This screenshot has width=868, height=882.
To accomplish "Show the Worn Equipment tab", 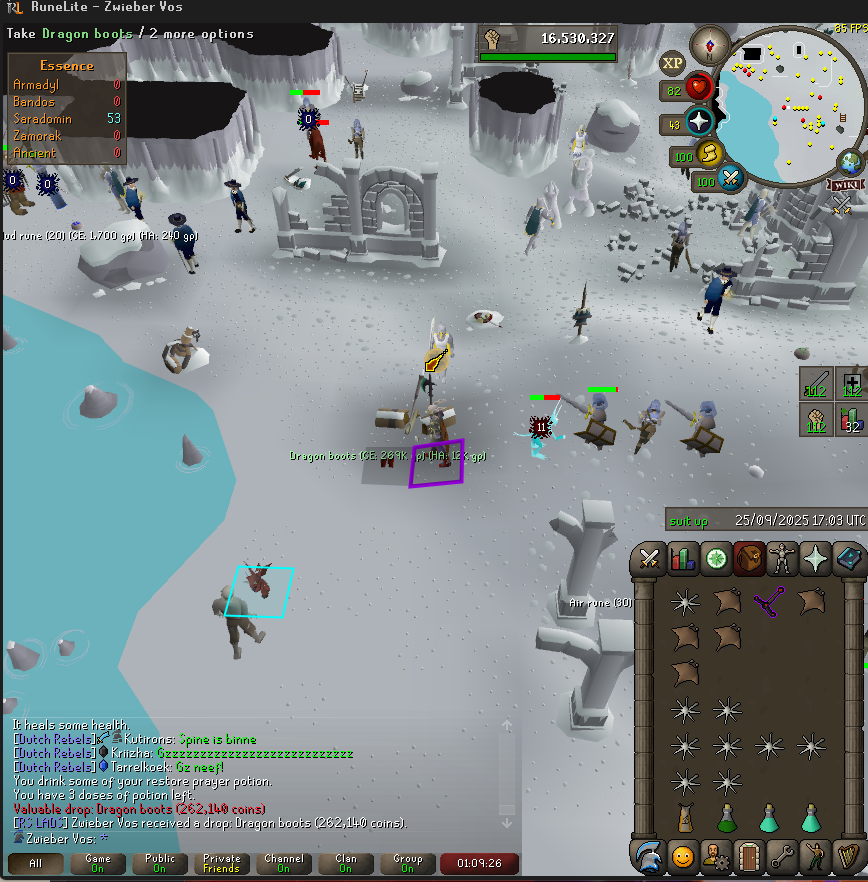I will pyautogui.click(x=783, y=558).
